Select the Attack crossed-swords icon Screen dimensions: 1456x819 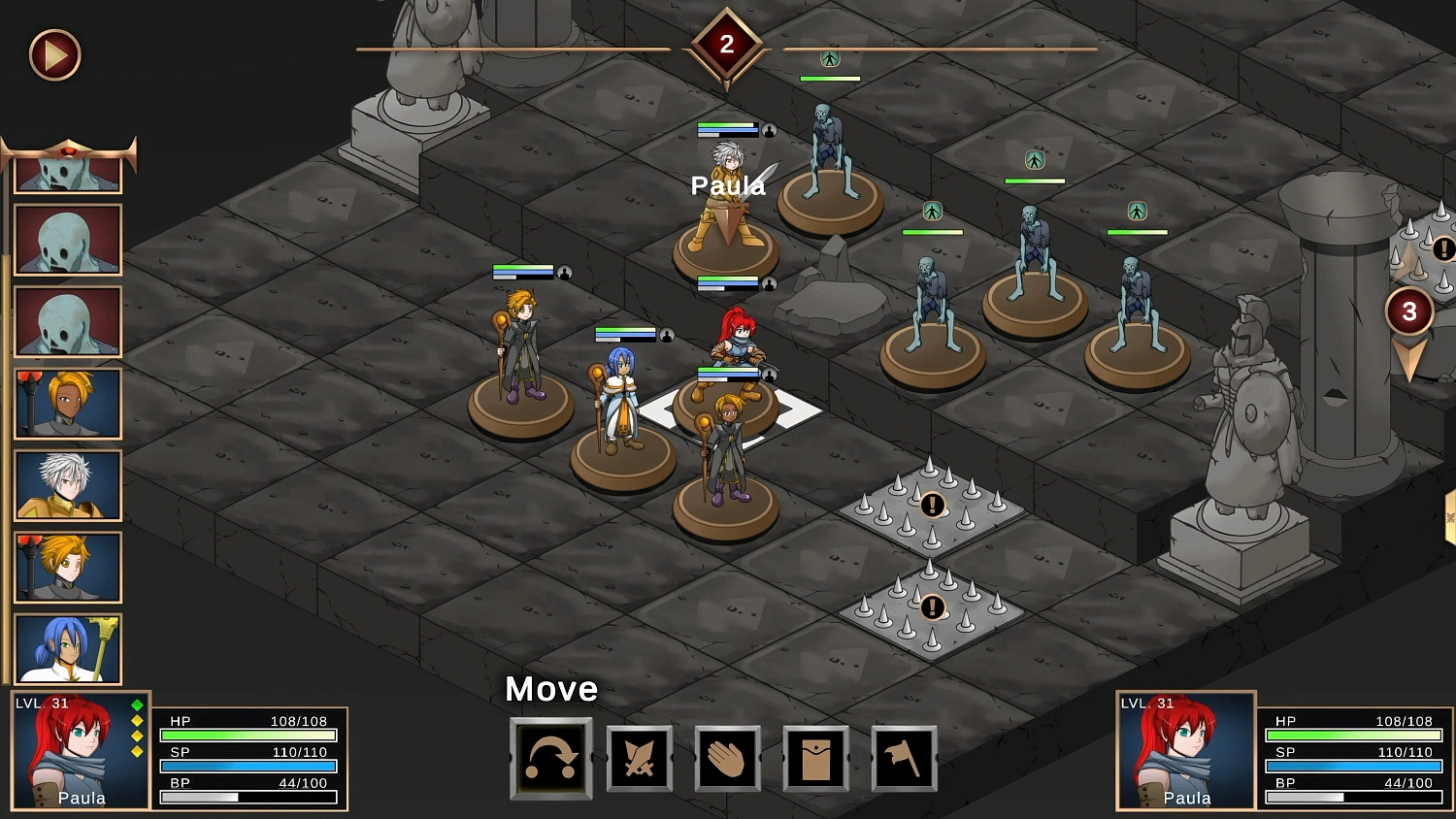click(x=639, y=760)
